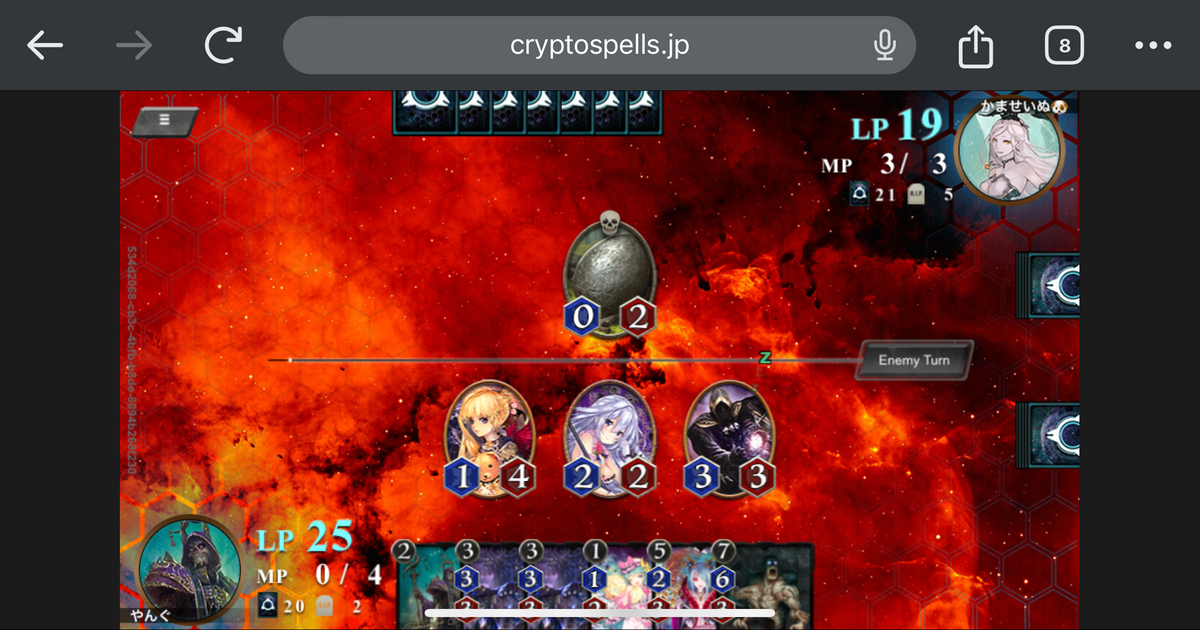Select the stone egg enemy unit
Viewport: 1200px width, 630px height.
(609, 272)
